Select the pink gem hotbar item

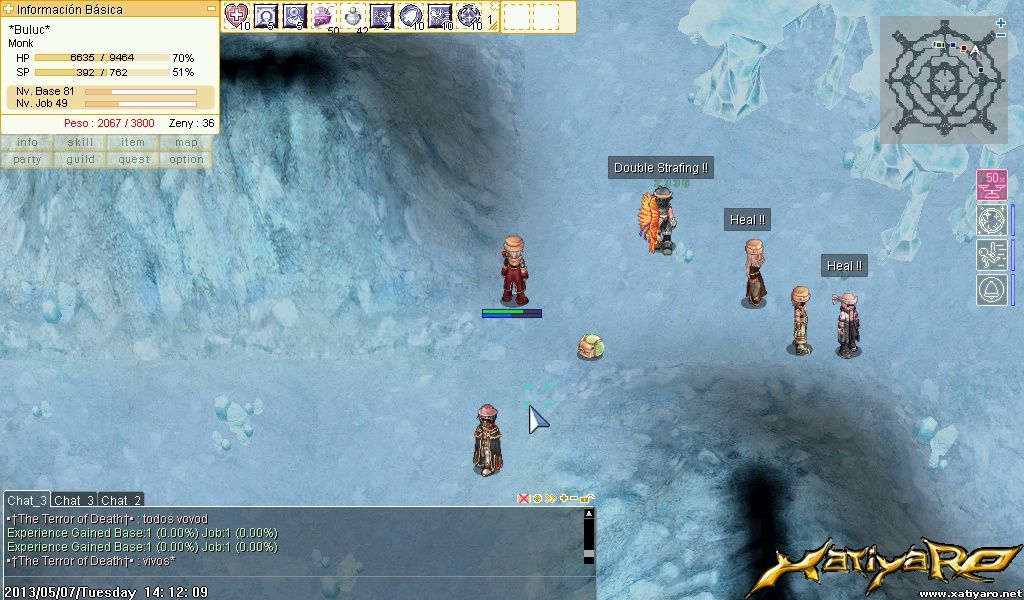click(x=323, y=15)
